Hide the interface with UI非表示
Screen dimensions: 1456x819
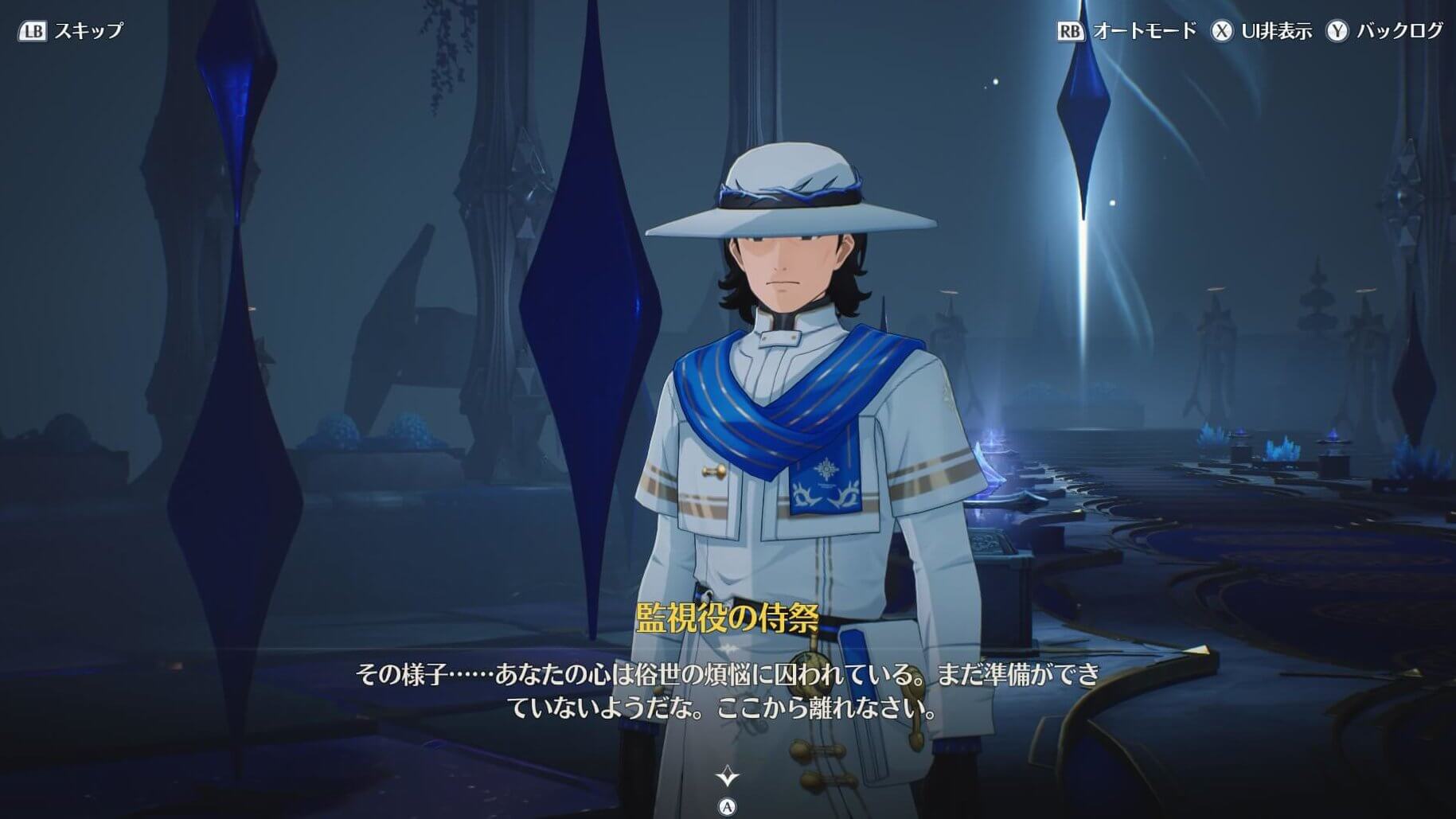(1262, 30)
